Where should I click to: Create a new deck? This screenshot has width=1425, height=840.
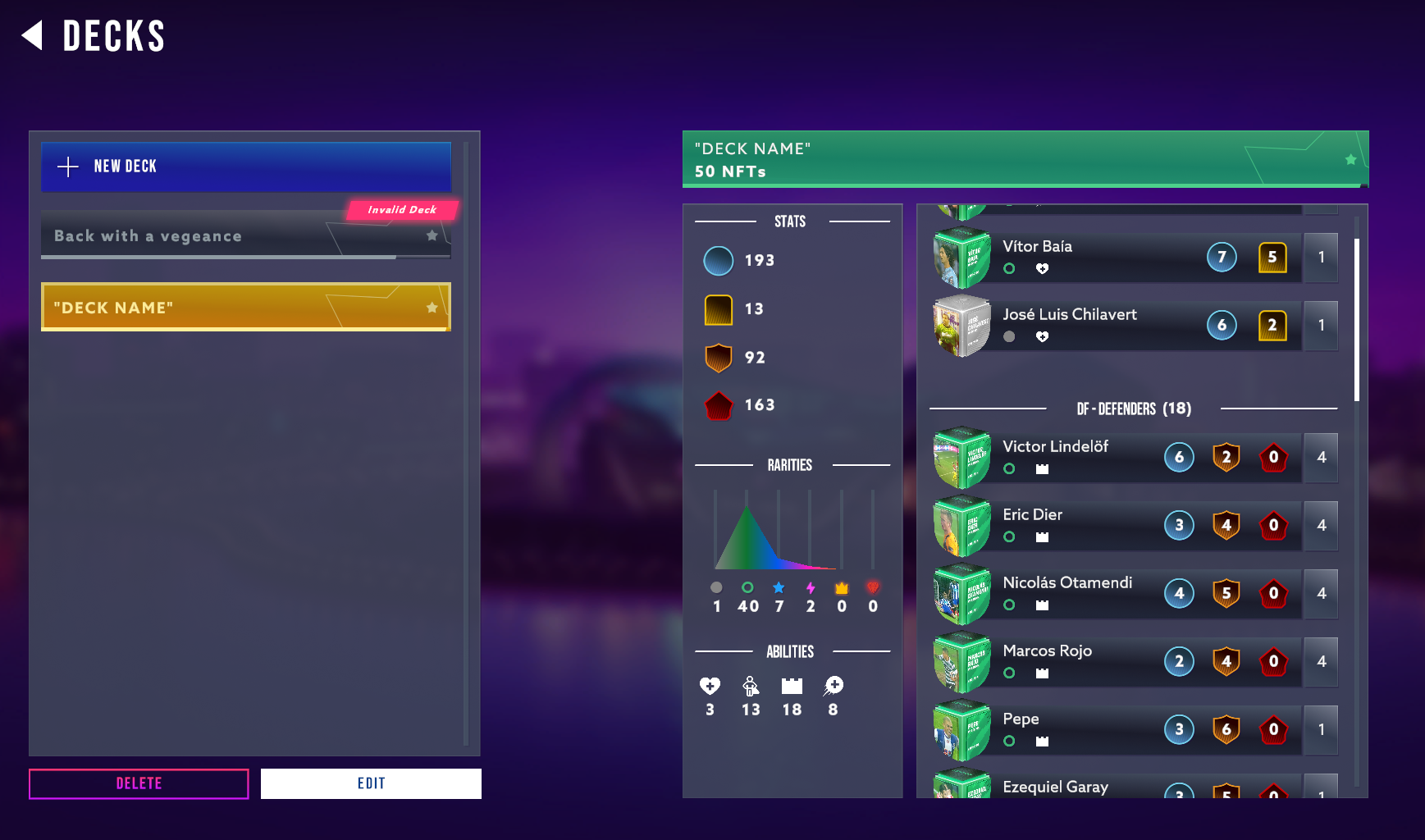(245, 167)
